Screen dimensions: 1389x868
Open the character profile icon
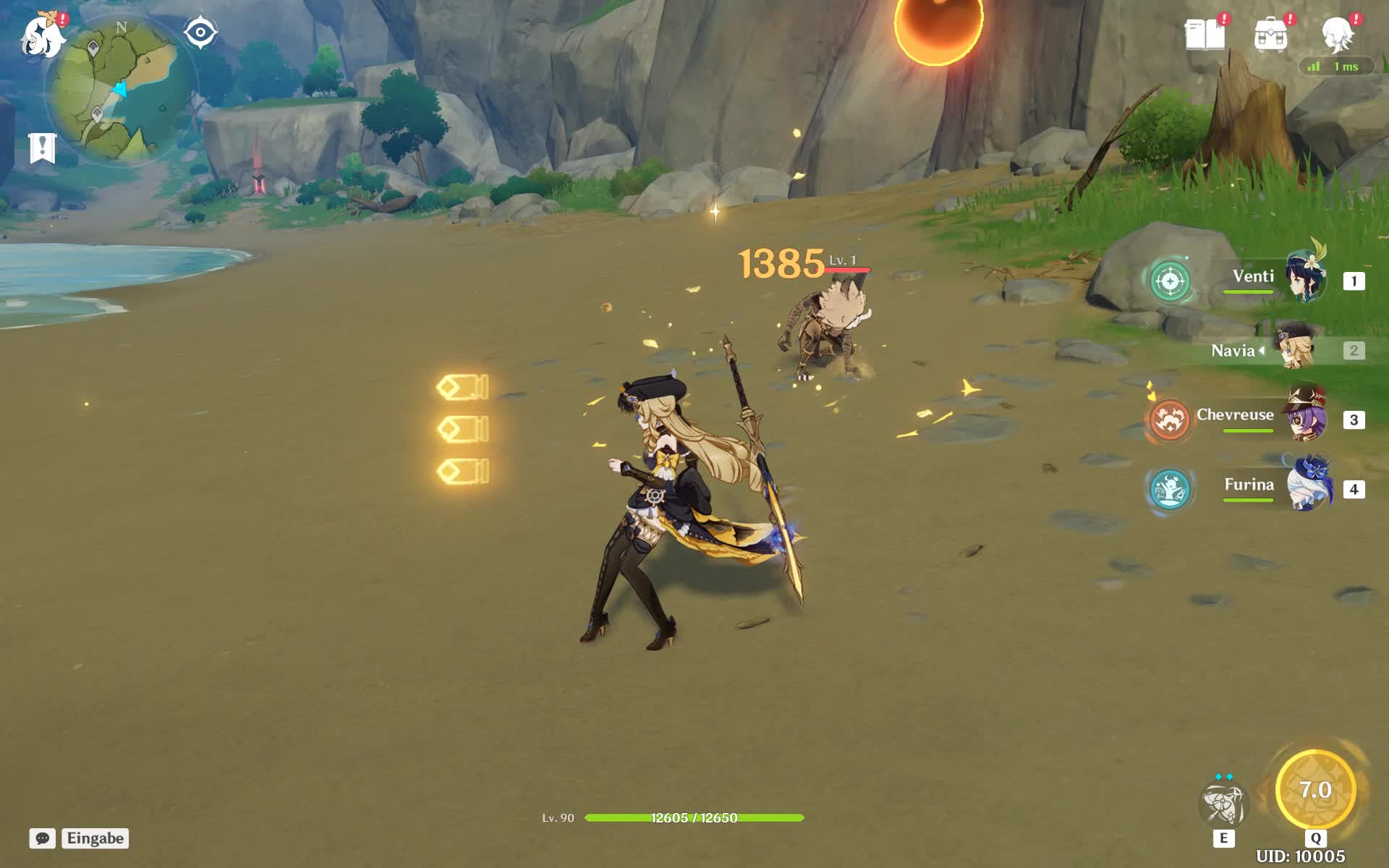[x=1337, y=34]
